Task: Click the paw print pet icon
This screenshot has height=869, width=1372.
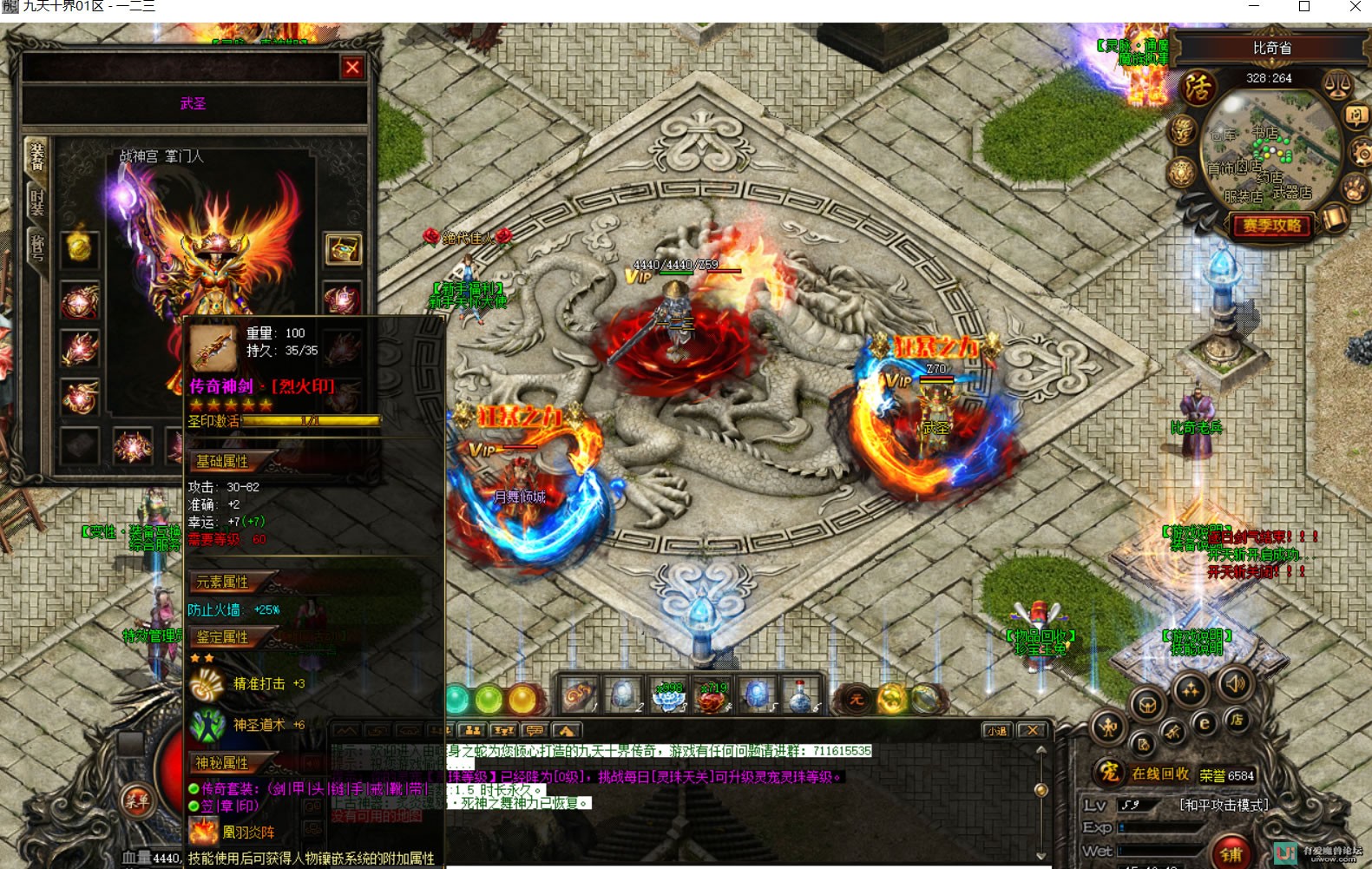Action: 1354,188
